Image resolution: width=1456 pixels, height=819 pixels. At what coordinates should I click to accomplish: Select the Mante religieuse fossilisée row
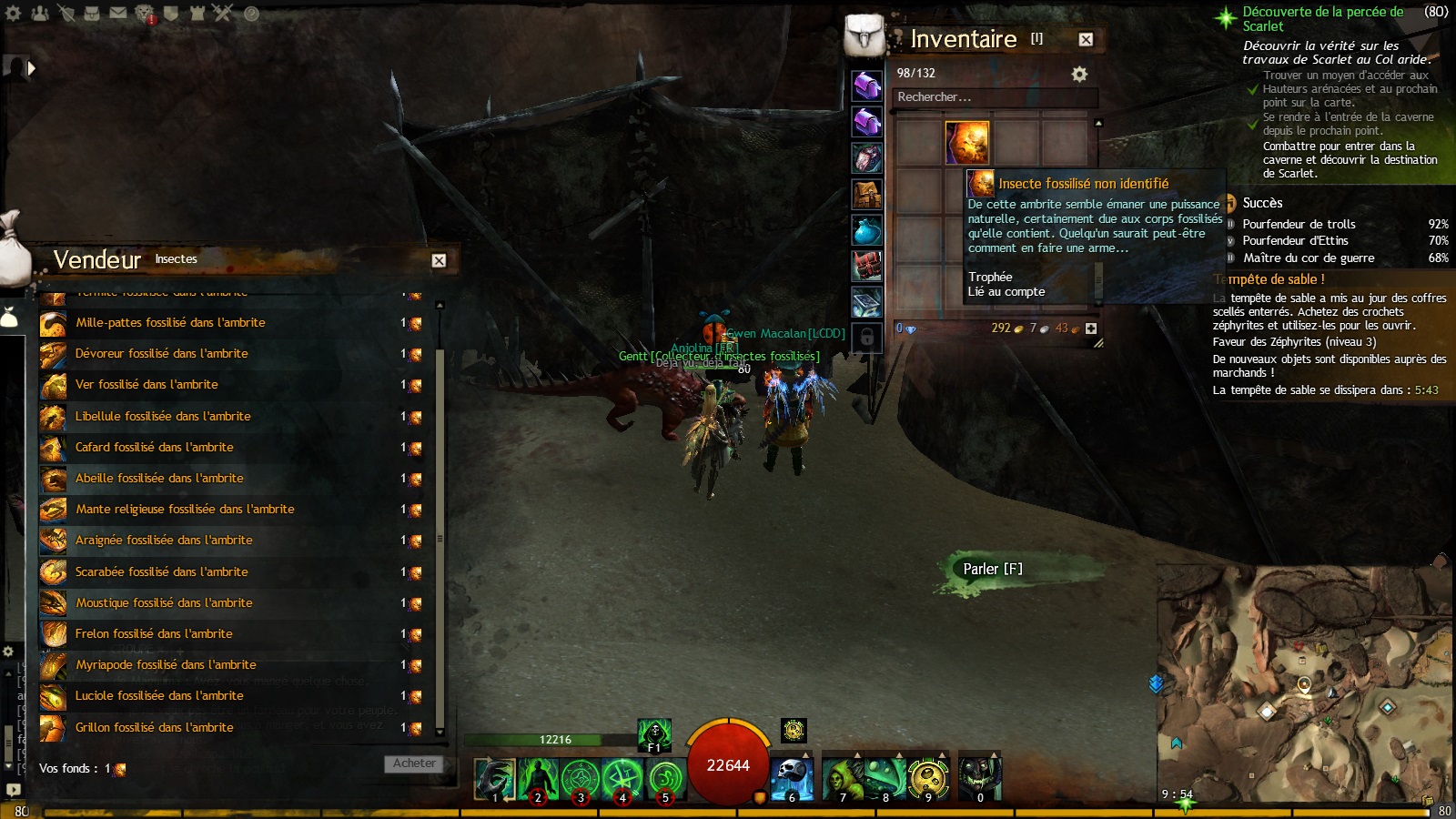pos(185,510)
